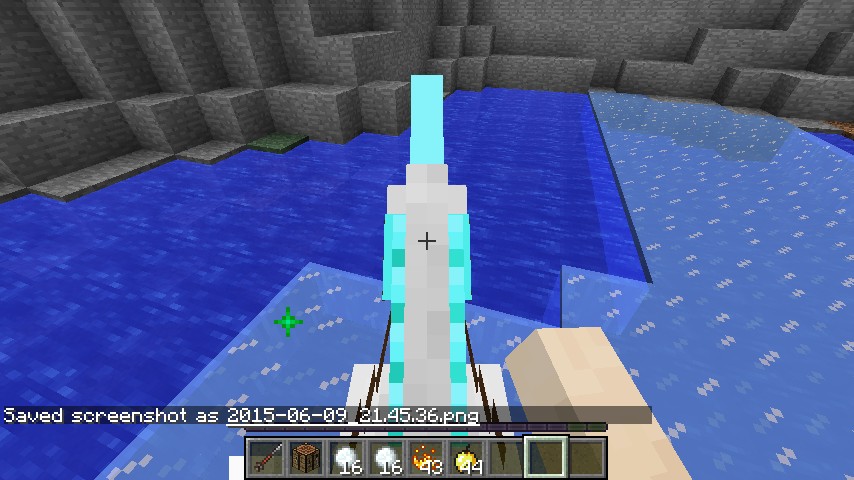854x480 pixels.
Task: Select the crafting table hotbar slot
Action: [305, 459]
